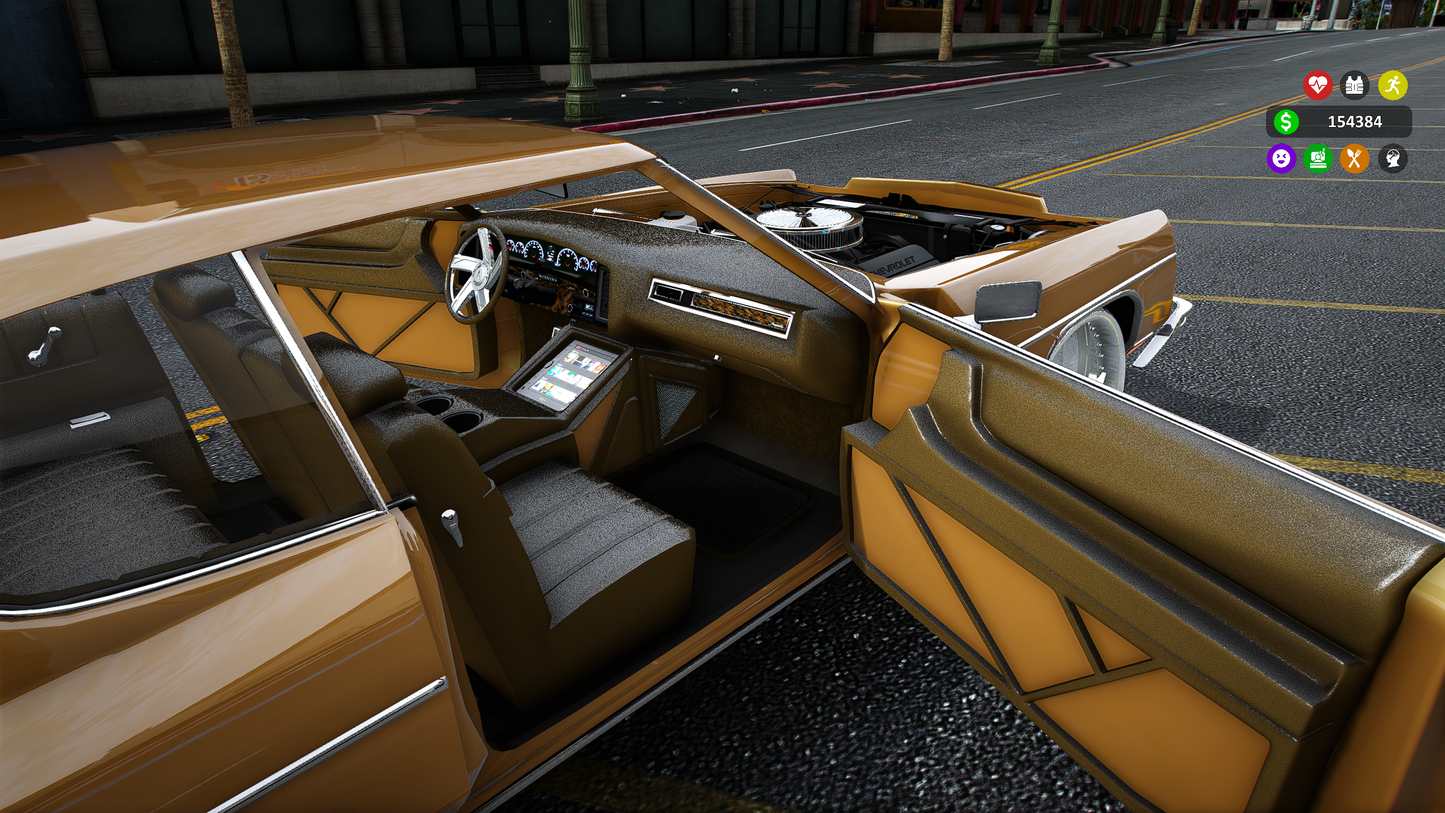Image resolution: width=1445 pixels, height=813 pixels.
Task: Tap the red media app logo on the tablet
Action: pos(578,347)
